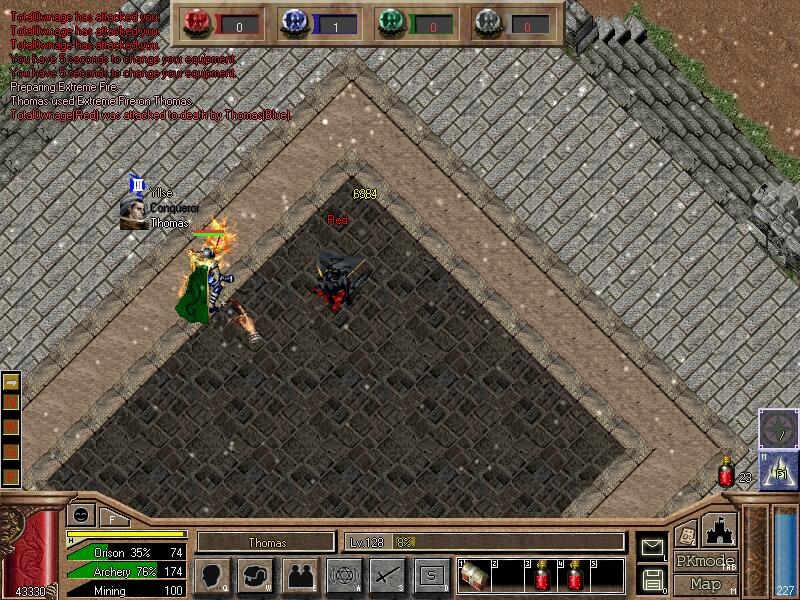Screen dimensions: 800x600
Task: Use the red potion with count 23
Action: pyautogui.click(x=727, y=474)
